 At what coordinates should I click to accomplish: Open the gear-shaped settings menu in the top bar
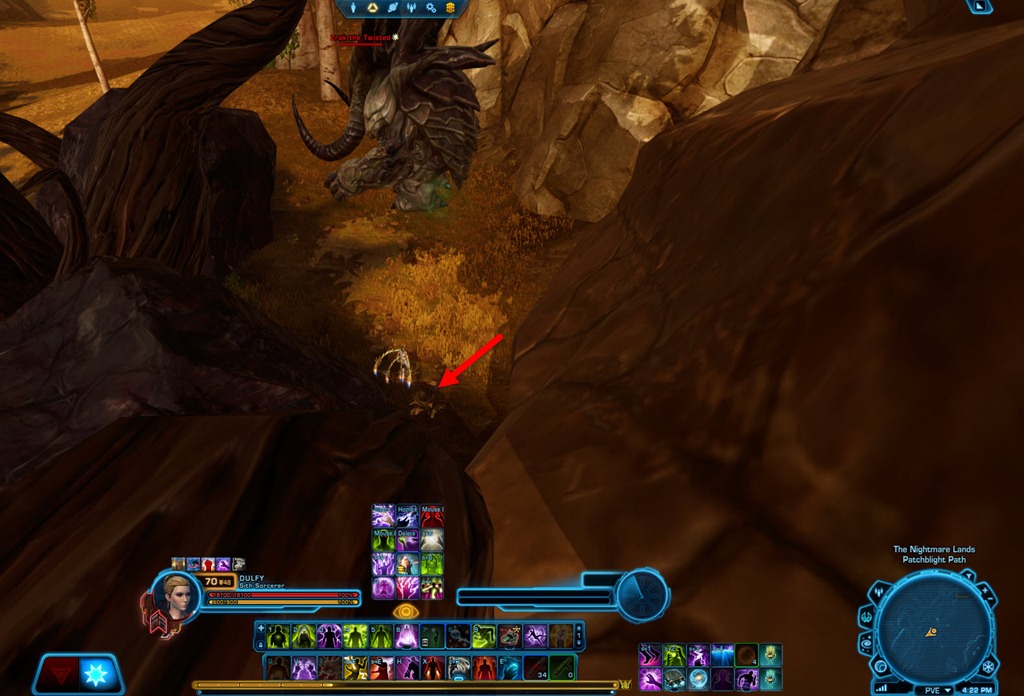pyautogui.click(x=432, y=8)
